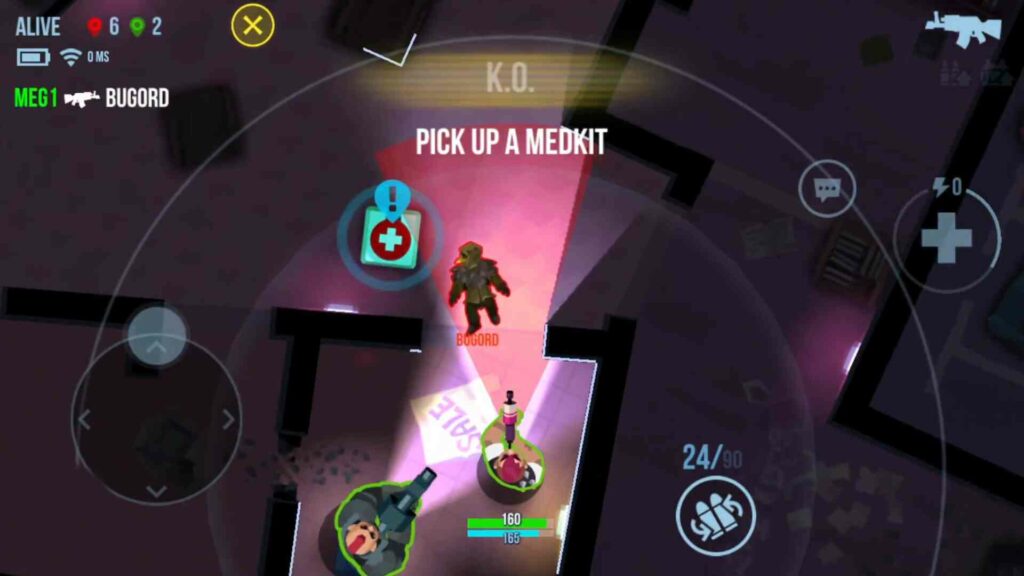1024x576 pixels.
Task: Touch the movement joystick pad
Action: tap(156, 418)
